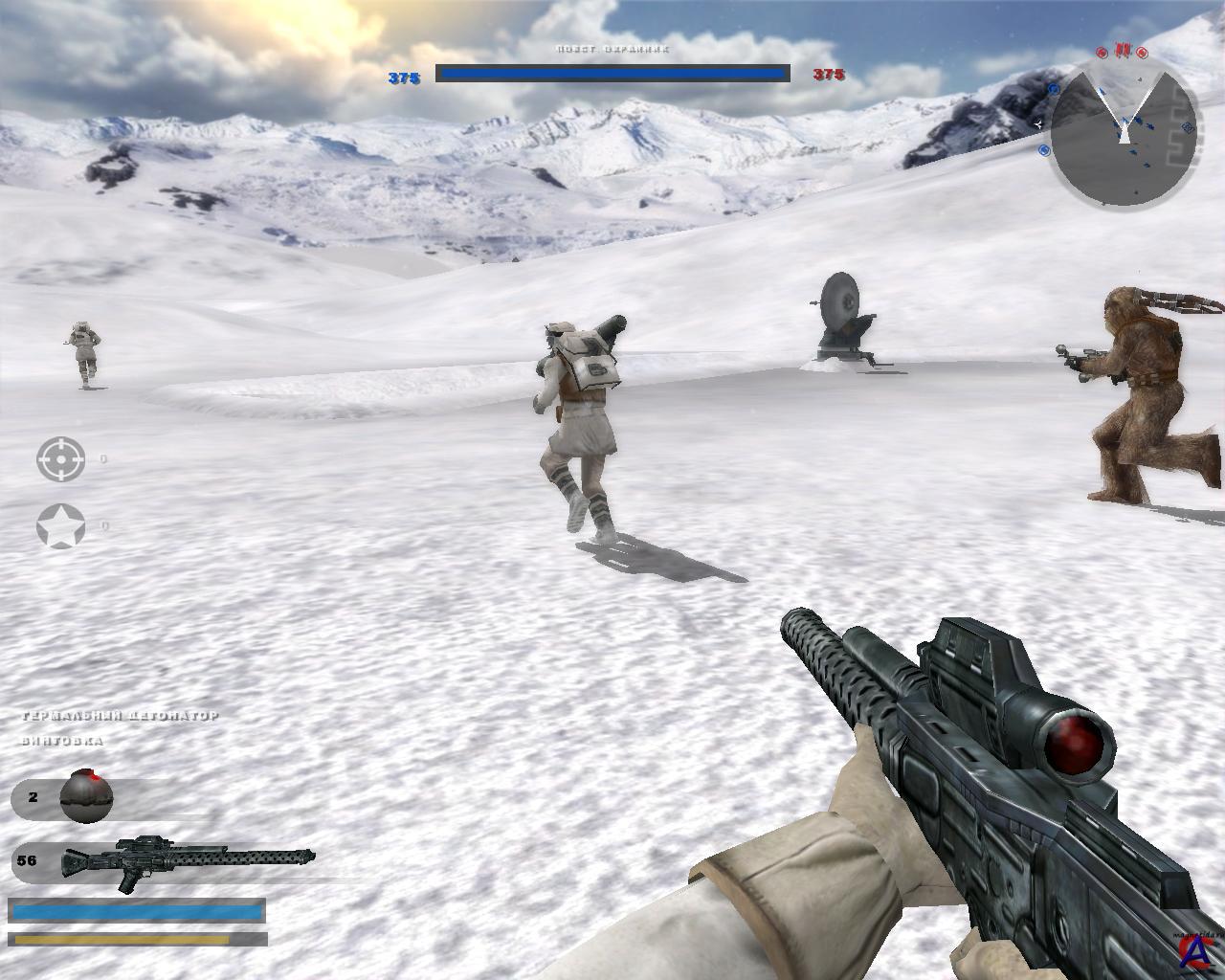Image resolution: width=1225 pixels, height=980 pixels.
Task: Click the crosshair target medal icon
Action: 60,459
